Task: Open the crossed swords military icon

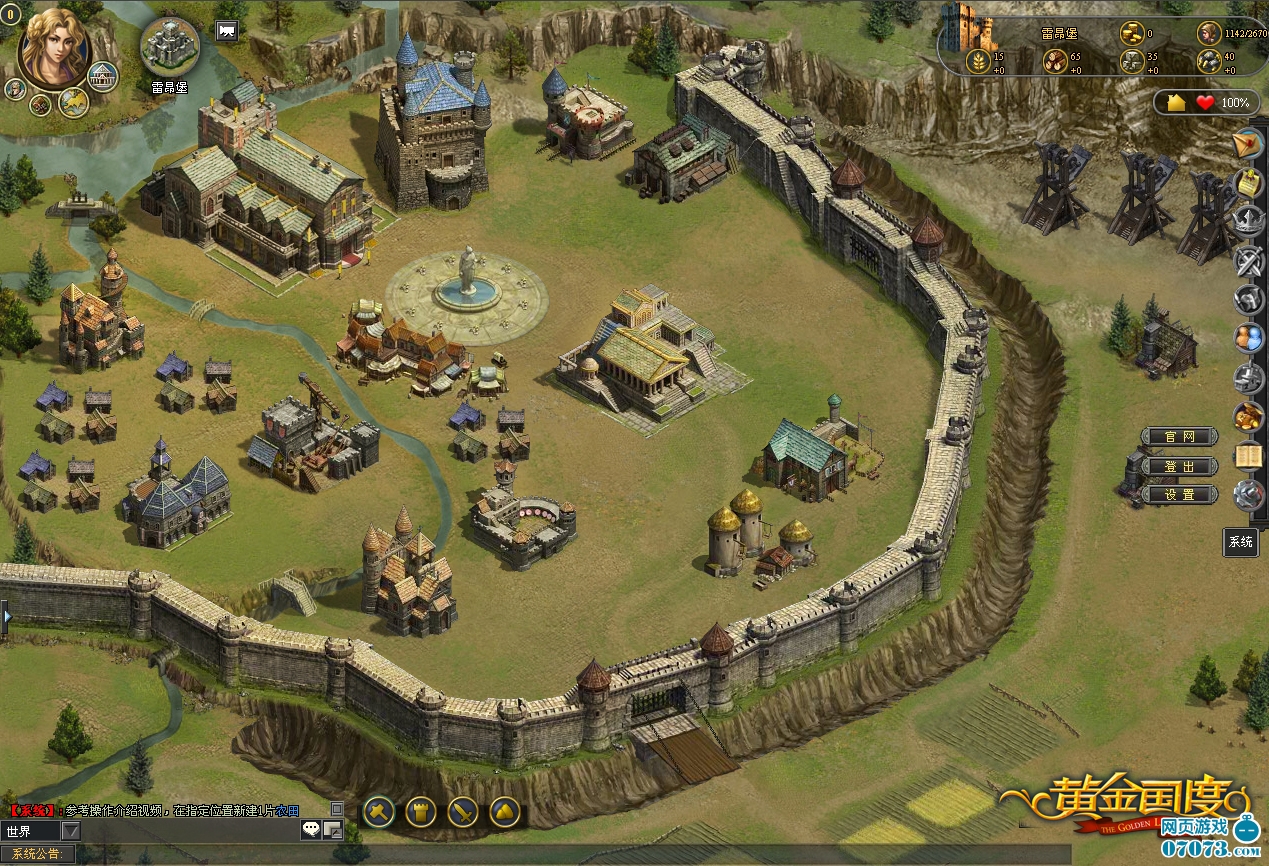Action: [x=1248, y=261]
